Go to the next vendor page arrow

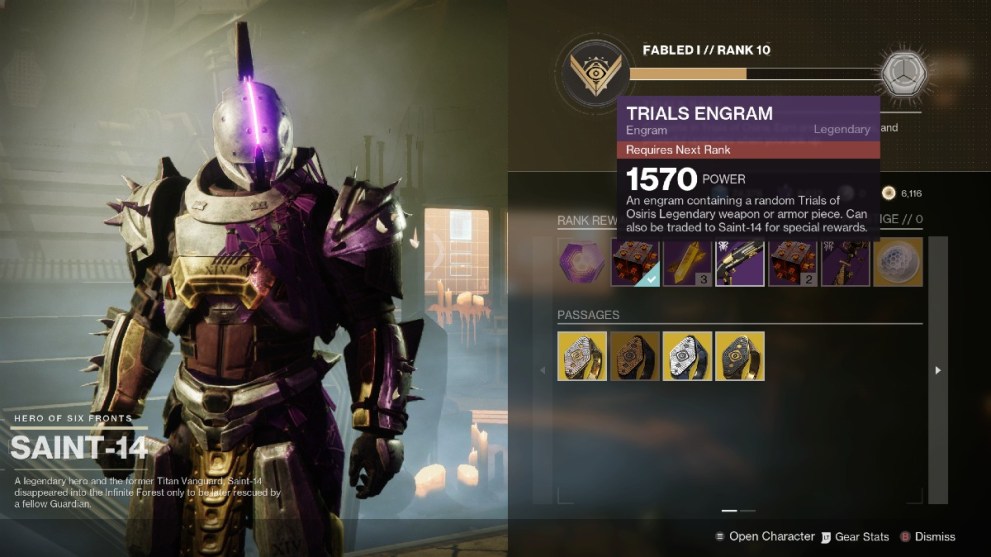(x=937, y=370)
